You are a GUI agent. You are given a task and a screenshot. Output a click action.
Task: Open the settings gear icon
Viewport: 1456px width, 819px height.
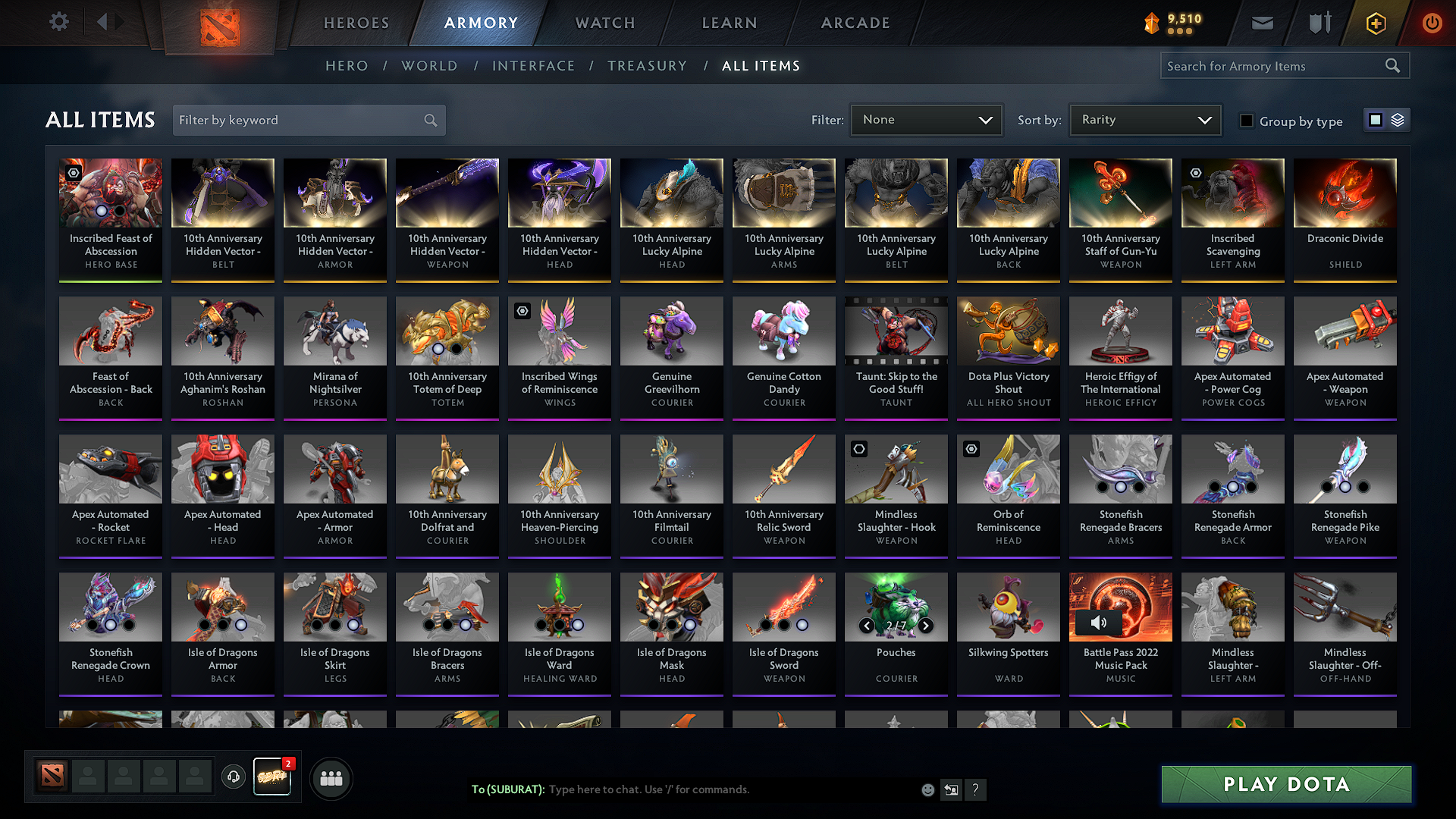pyautogui.click(x=58, y=21)
